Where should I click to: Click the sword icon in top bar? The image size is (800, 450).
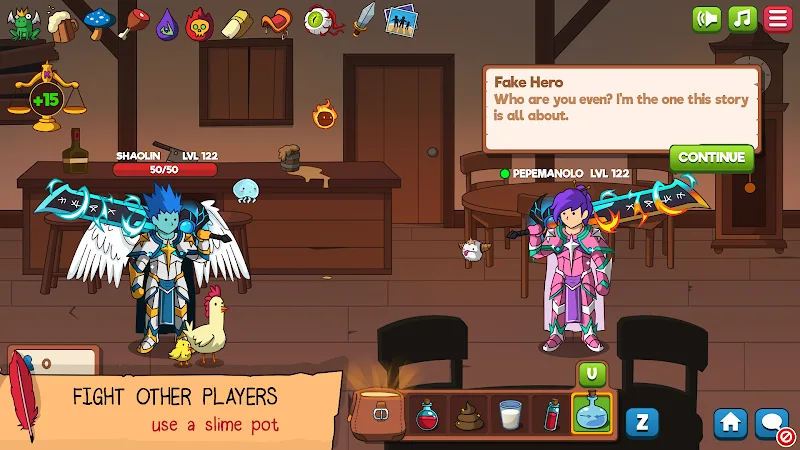364,18
